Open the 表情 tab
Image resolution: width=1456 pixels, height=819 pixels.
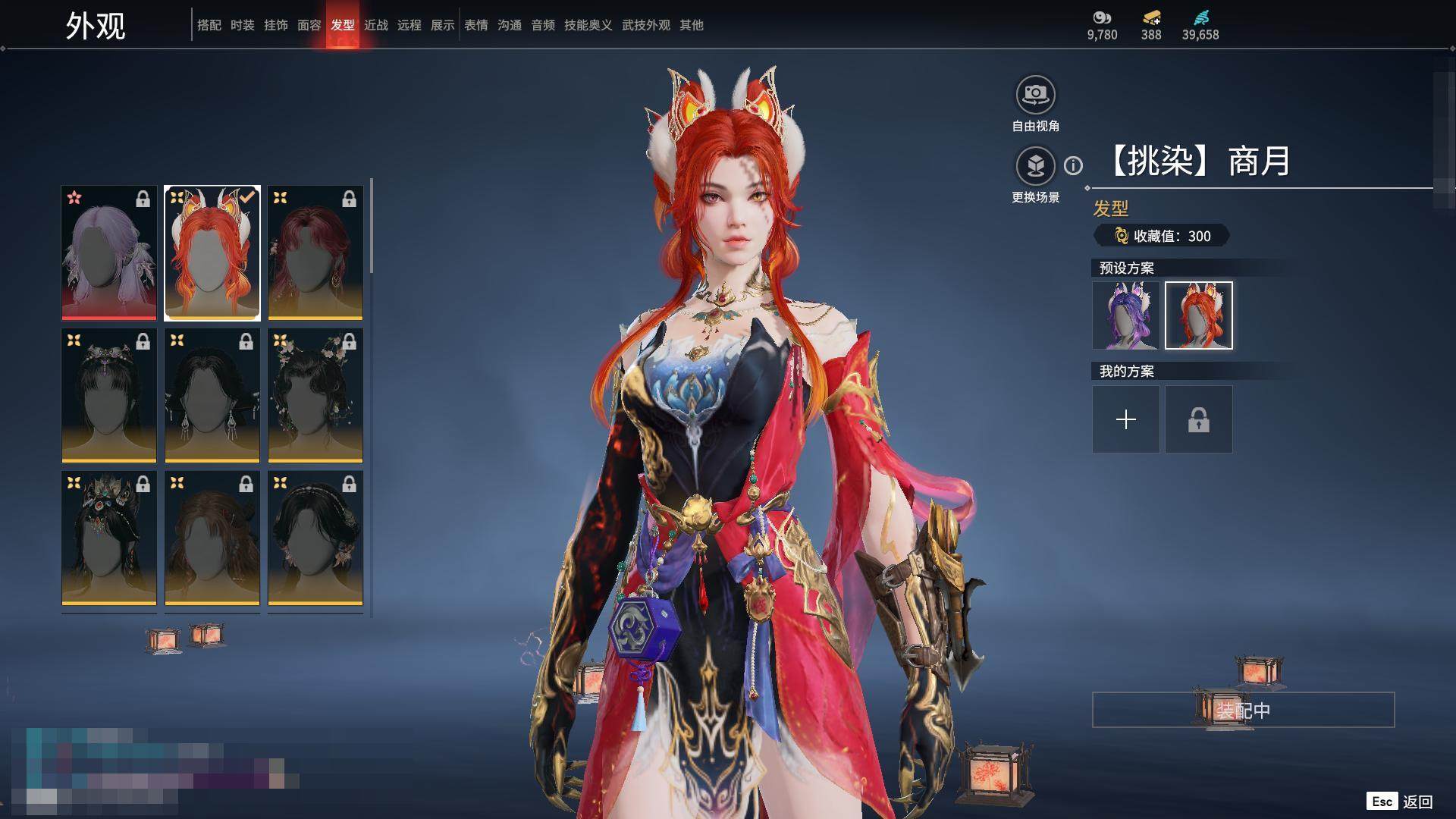click(475, 25)
